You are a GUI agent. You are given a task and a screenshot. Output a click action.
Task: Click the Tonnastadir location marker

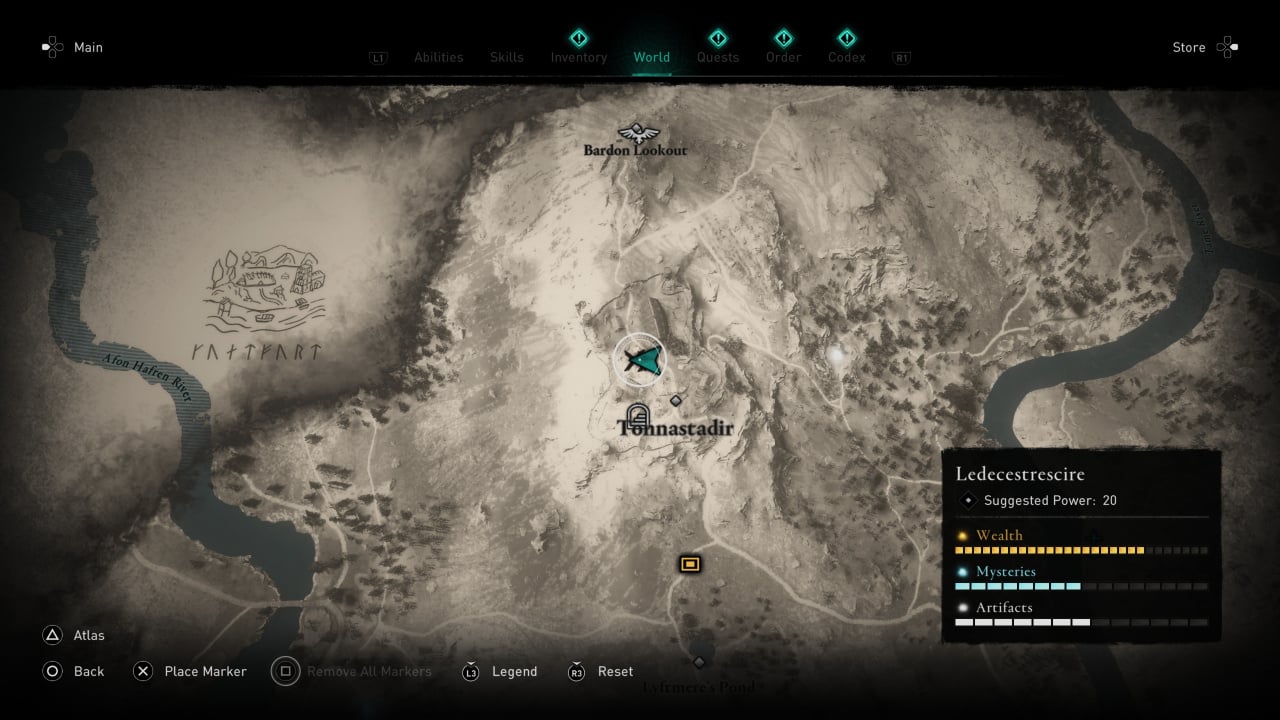coord(638,414)
